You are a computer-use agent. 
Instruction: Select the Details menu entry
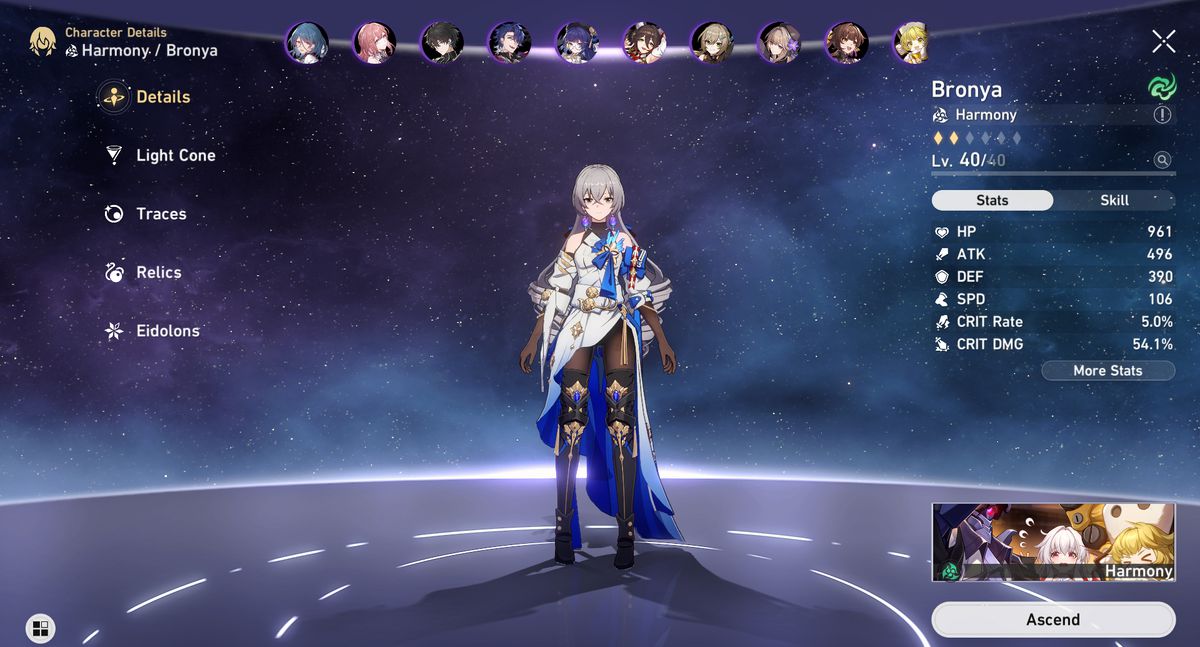click(163, 97)
